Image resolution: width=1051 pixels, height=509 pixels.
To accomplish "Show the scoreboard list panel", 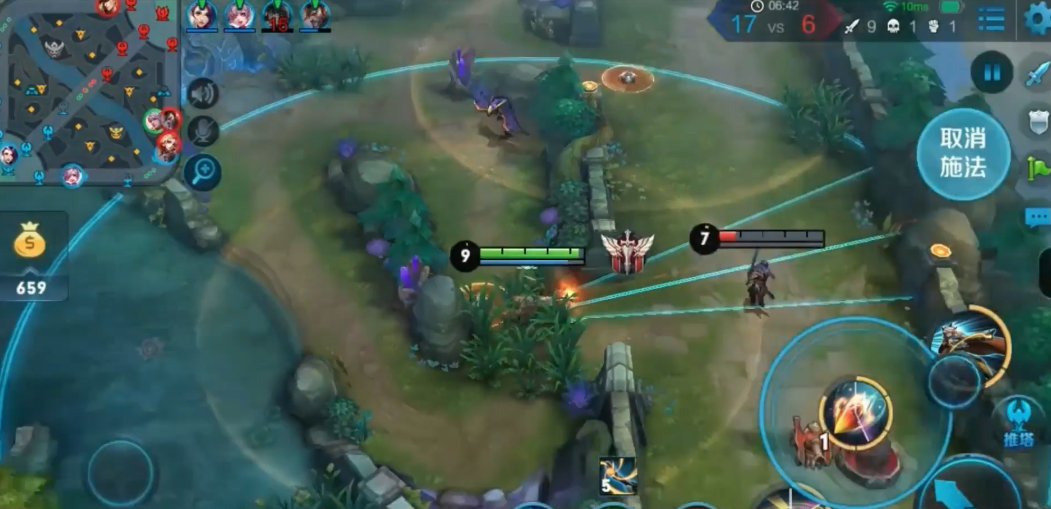I will [991, 19].
